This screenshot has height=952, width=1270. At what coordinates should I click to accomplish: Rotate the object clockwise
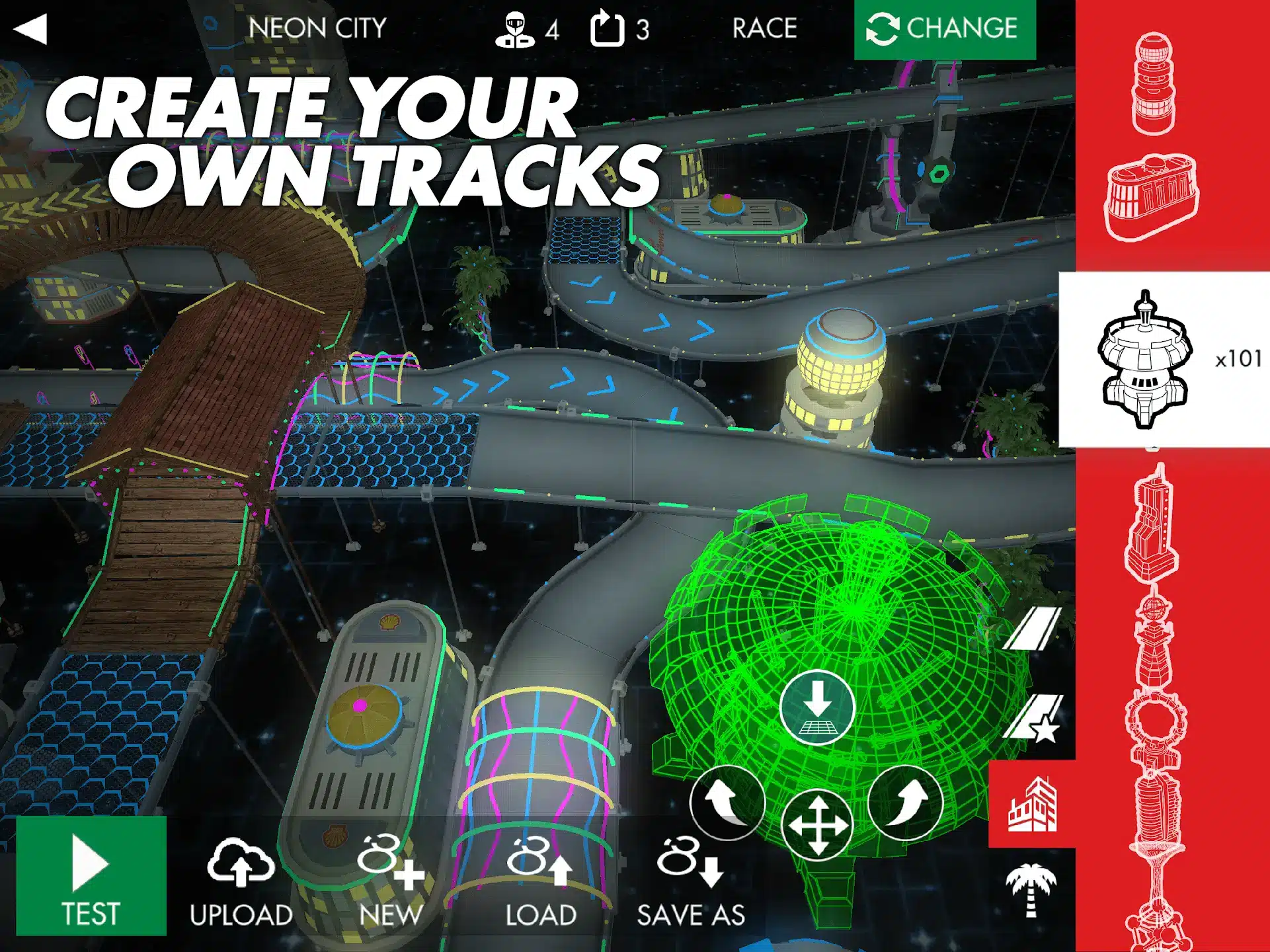pos(906,802)
